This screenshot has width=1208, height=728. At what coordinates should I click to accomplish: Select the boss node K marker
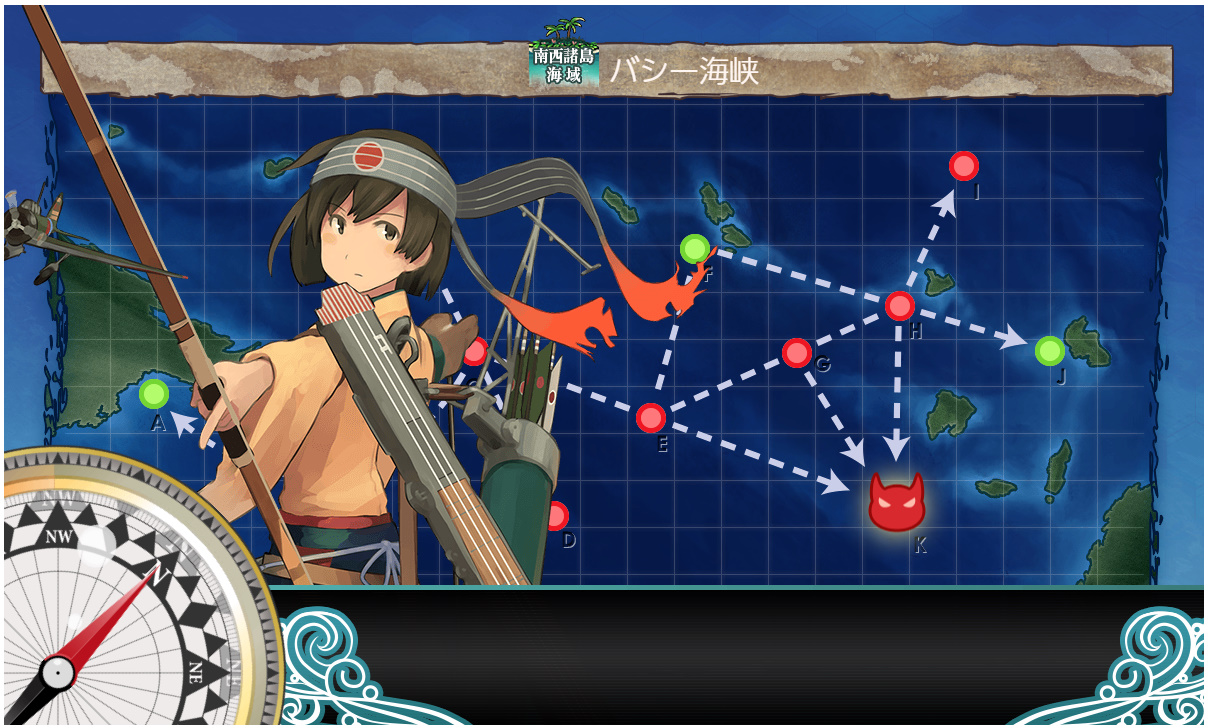tap(896, 502)
